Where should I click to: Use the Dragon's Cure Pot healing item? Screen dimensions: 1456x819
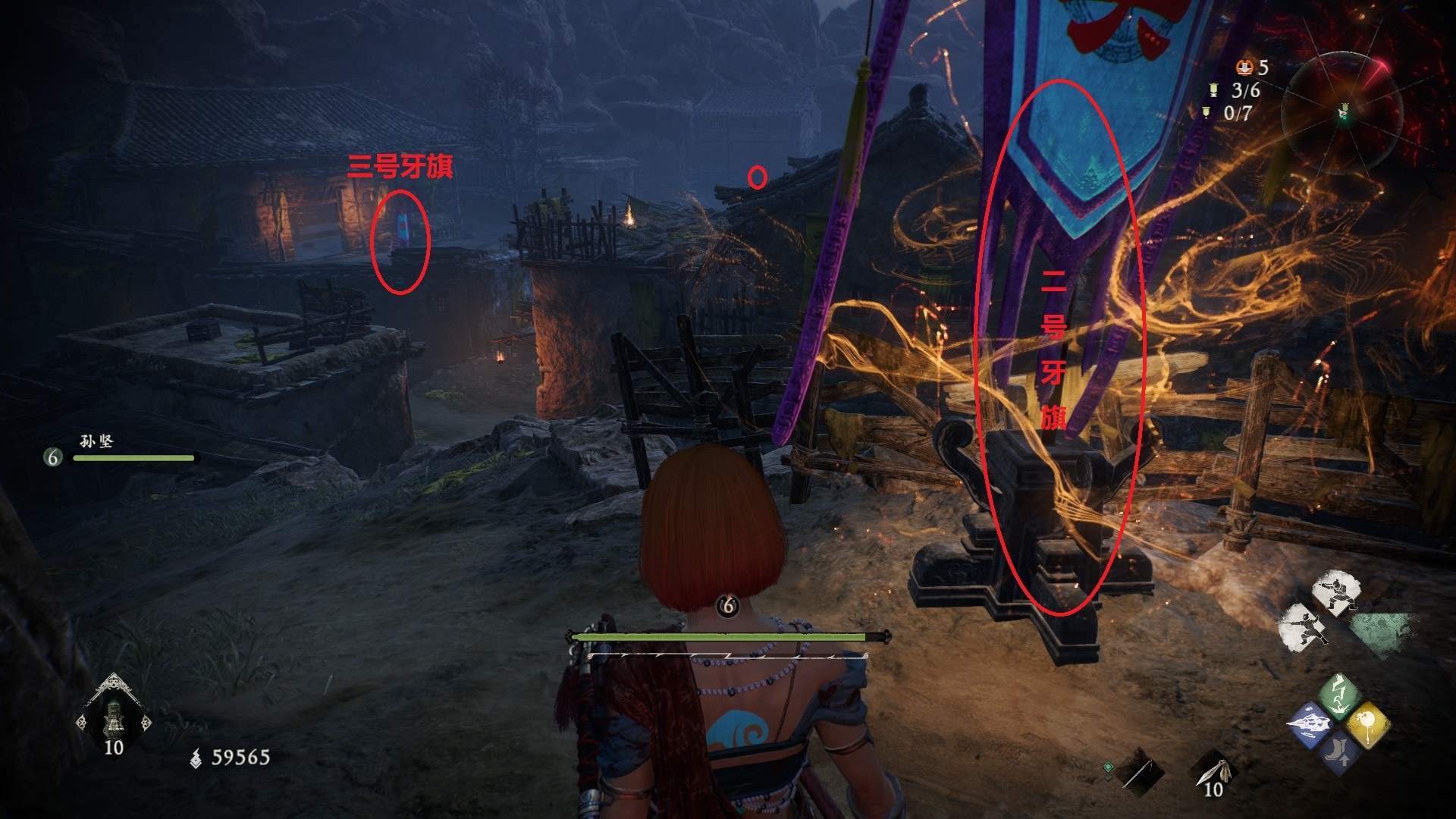(x=114, y=714)
